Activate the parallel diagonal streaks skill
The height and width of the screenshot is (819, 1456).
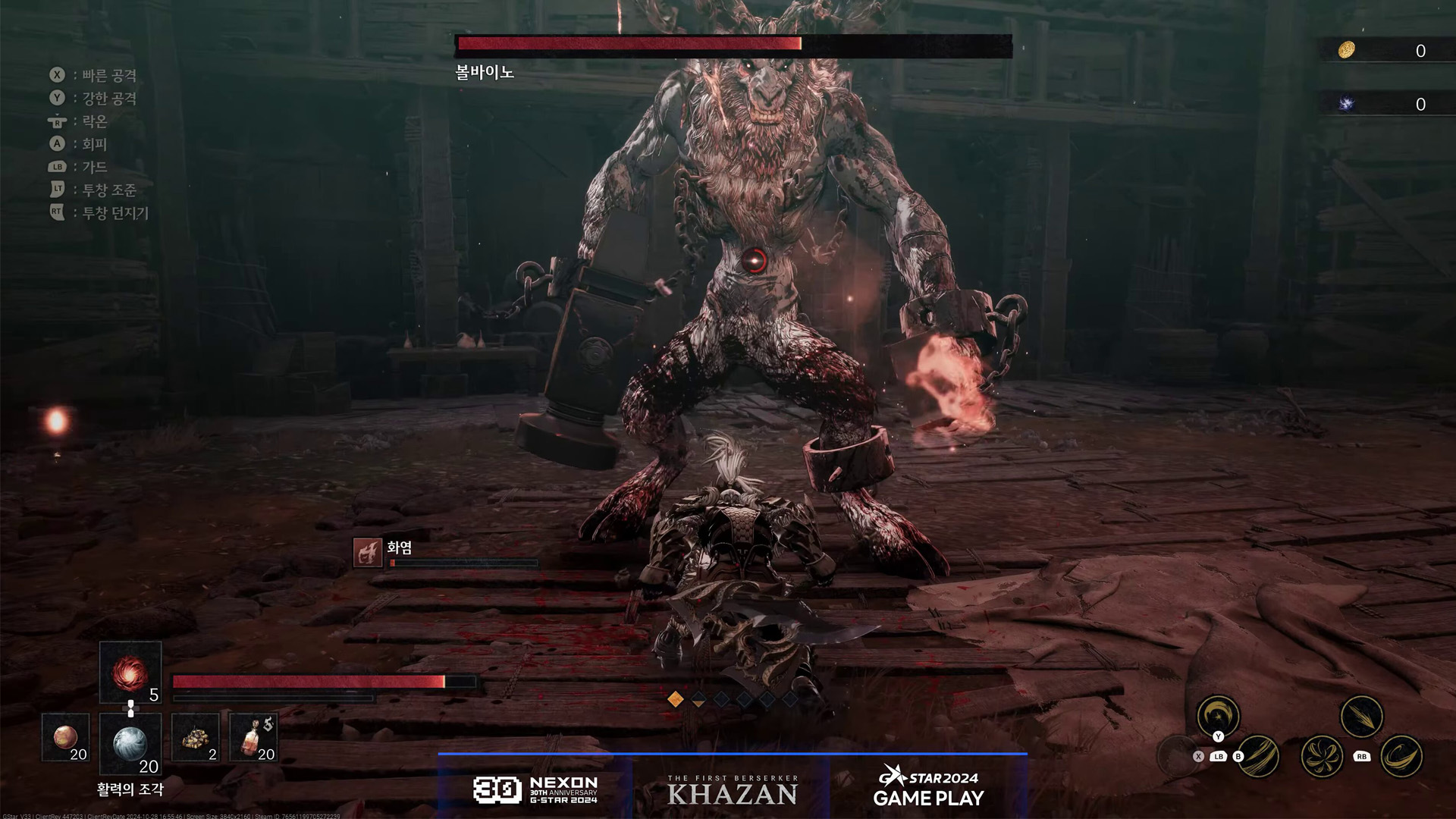click(1260, 756)
